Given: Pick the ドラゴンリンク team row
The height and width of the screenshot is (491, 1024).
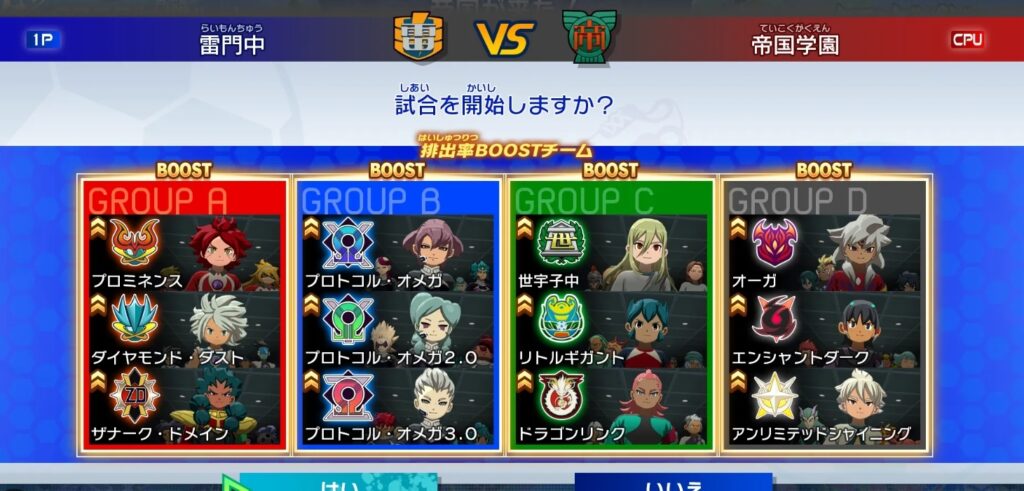Looking at the screenshot, I should 611,407.
